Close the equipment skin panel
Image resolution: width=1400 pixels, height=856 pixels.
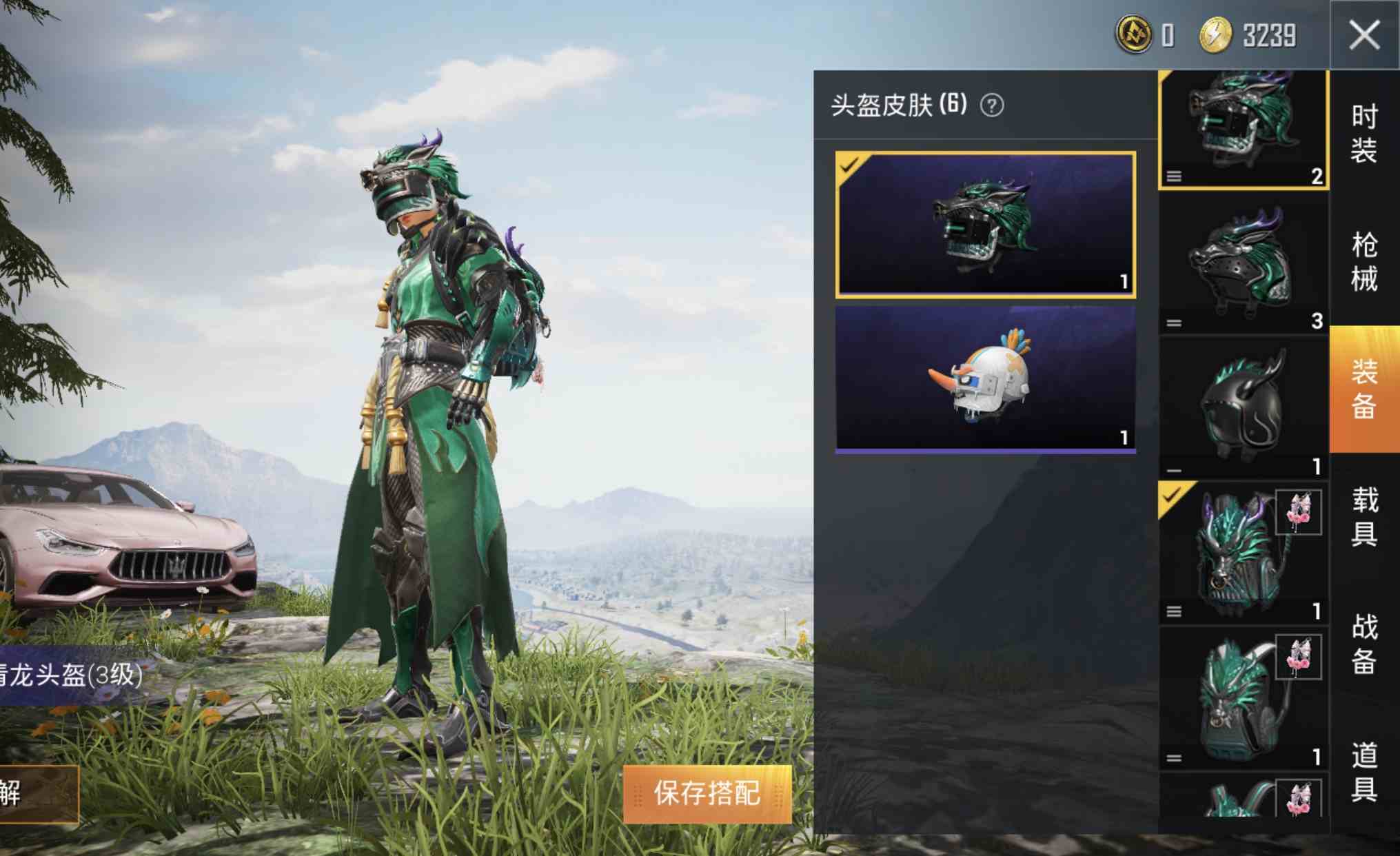1364,35
